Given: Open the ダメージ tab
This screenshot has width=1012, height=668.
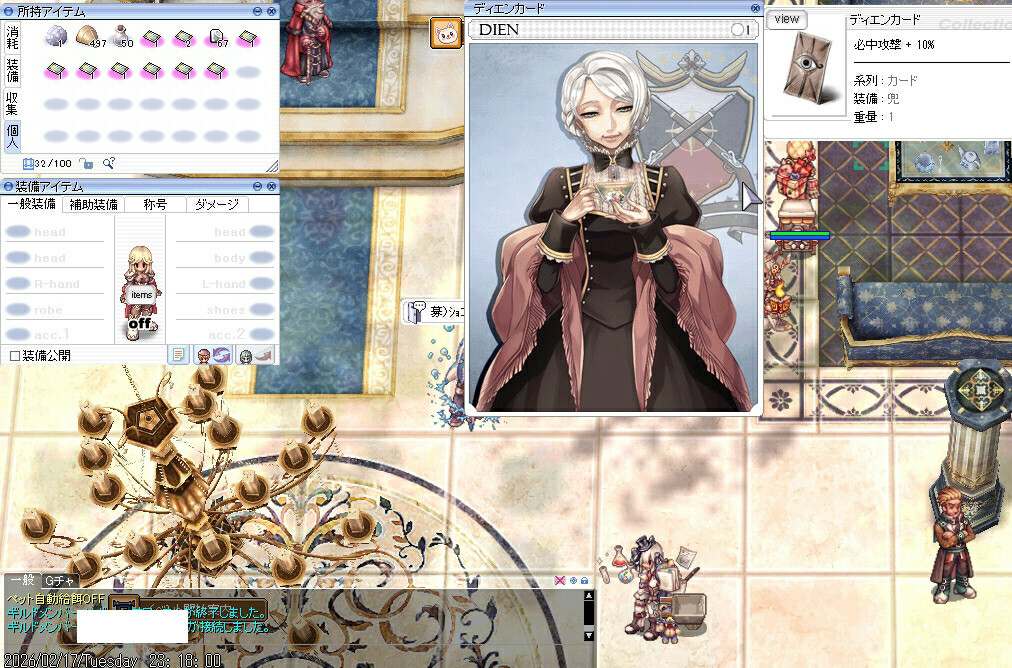Looking at the screenshot, I should [x=216, y=204].
